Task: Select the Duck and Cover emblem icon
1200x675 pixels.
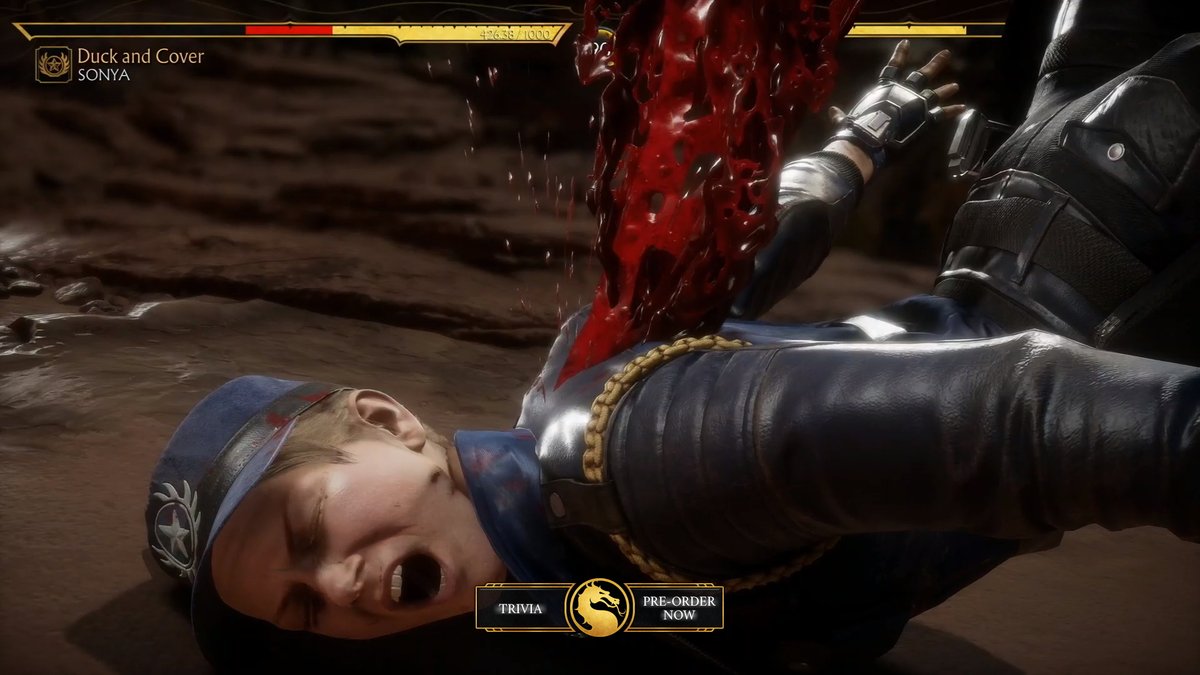Action: tap(53, 64)
